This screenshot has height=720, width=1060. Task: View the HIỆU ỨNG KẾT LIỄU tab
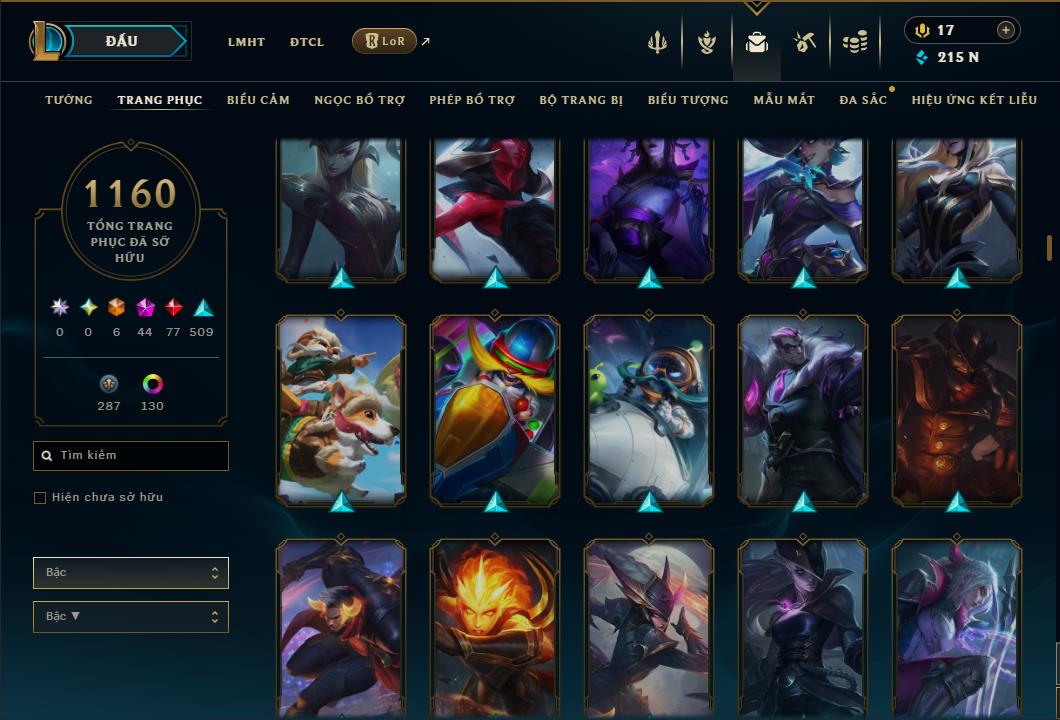point(975,100)
